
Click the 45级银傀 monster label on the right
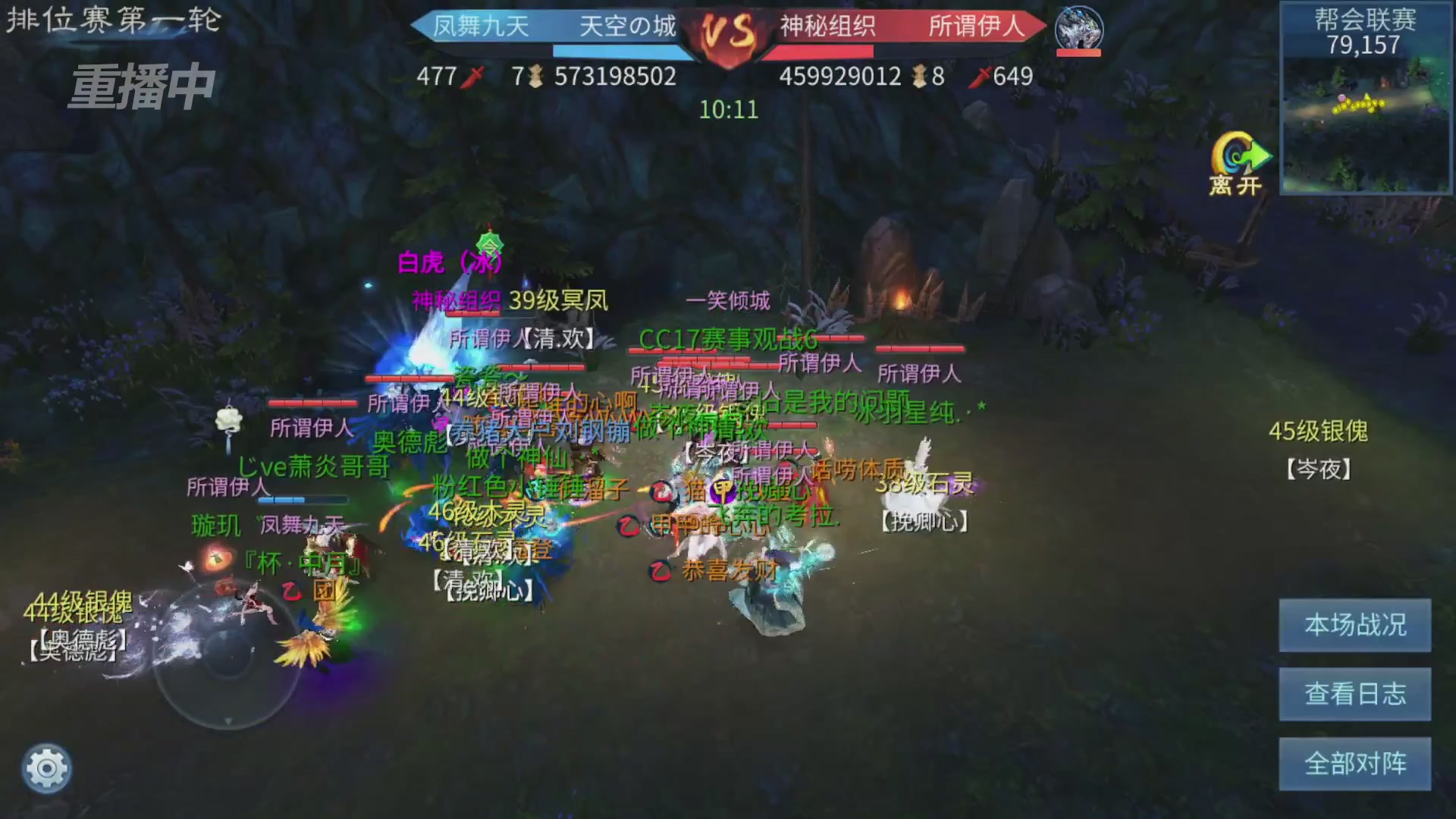point(1318,432)
